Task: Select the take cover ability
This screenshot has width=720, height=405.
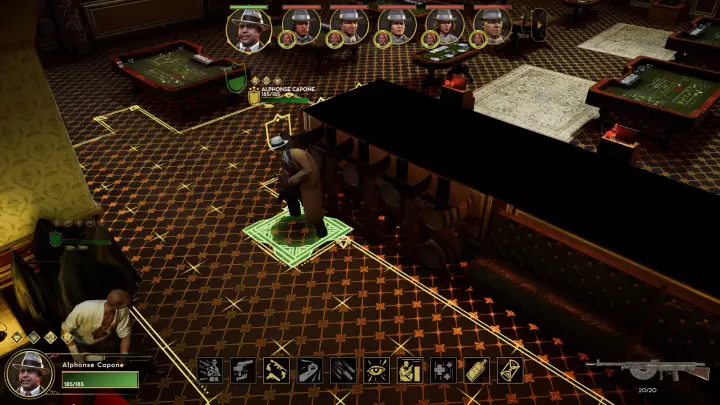Action: (x=410, y=370)
